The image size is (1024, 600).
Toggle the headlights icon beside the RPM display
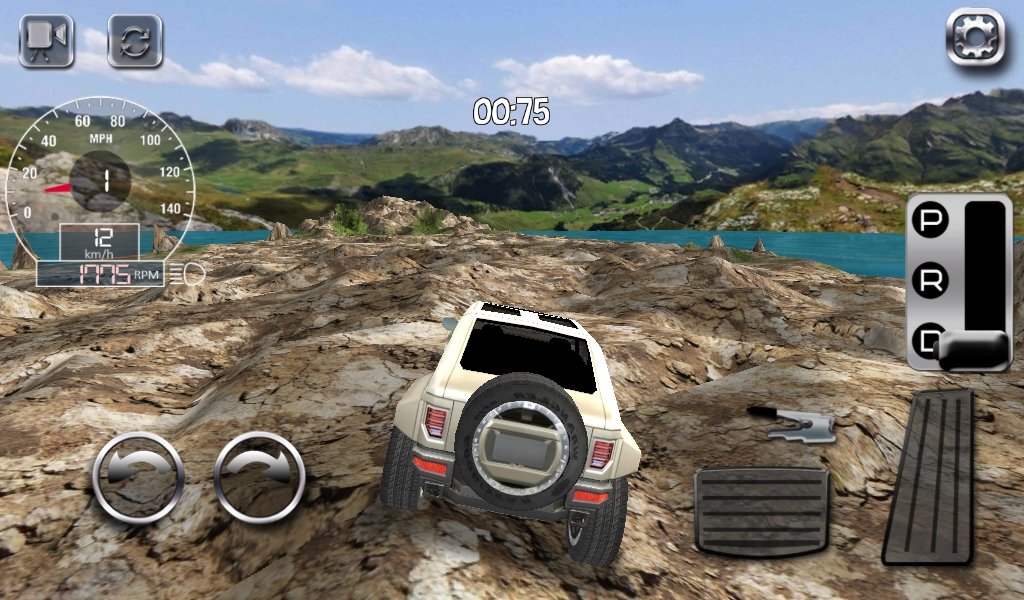(187, 272)
